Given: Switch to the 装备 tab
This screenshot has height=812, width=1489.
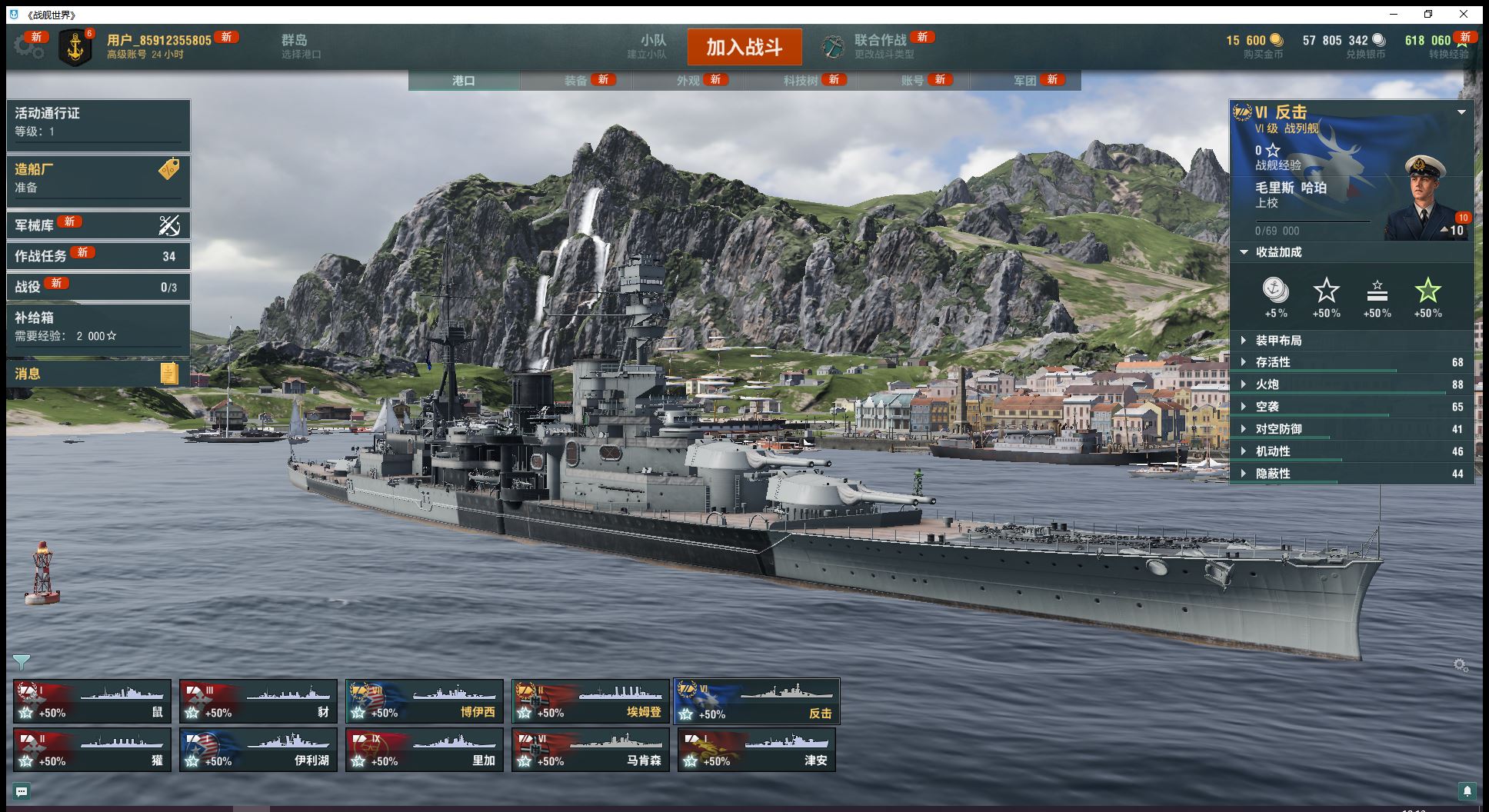Looking at the screenshot, I should click(576, 80).
